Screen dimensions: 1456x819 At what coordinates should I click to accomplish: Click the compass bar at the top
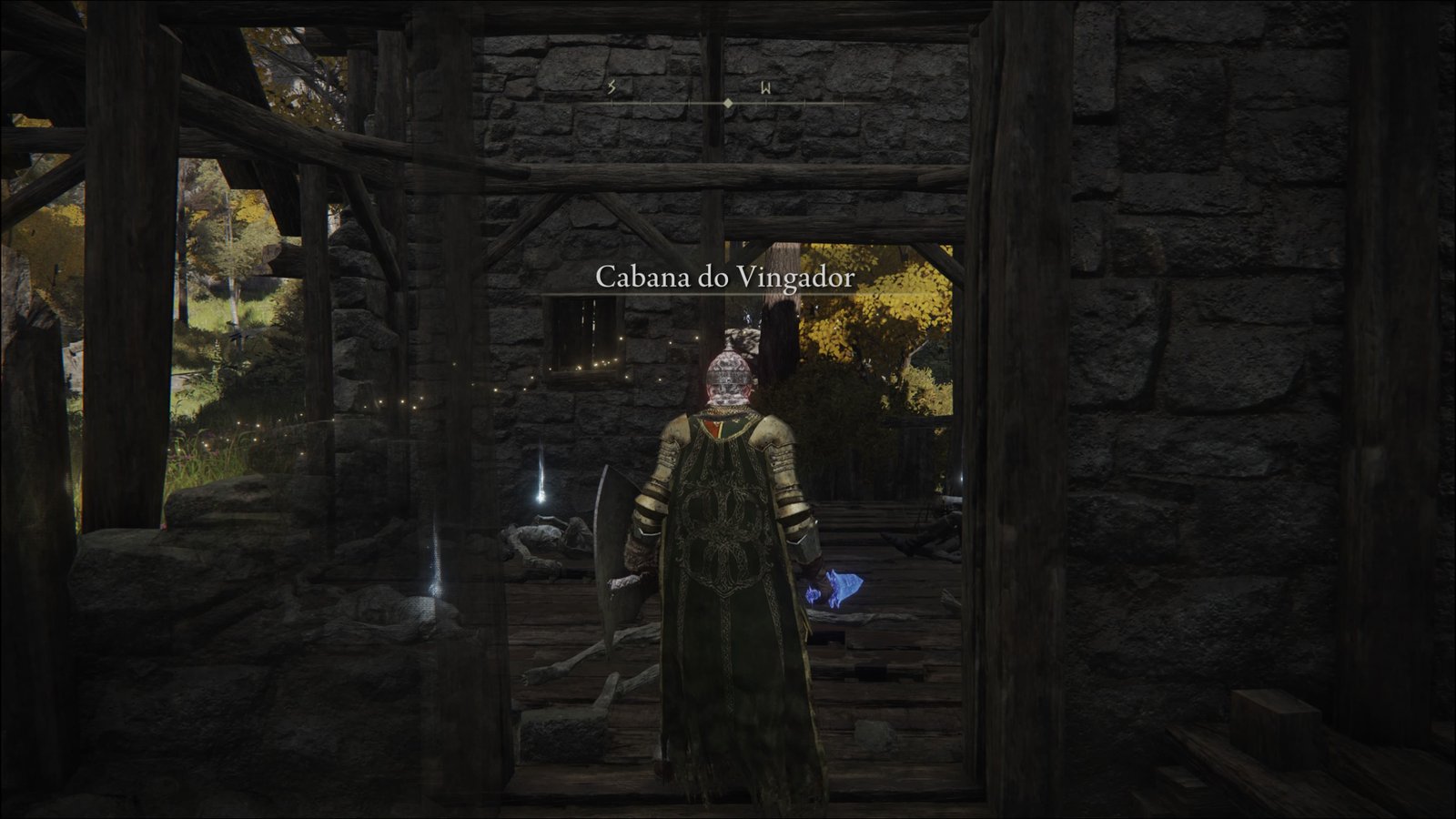(727, 103)
